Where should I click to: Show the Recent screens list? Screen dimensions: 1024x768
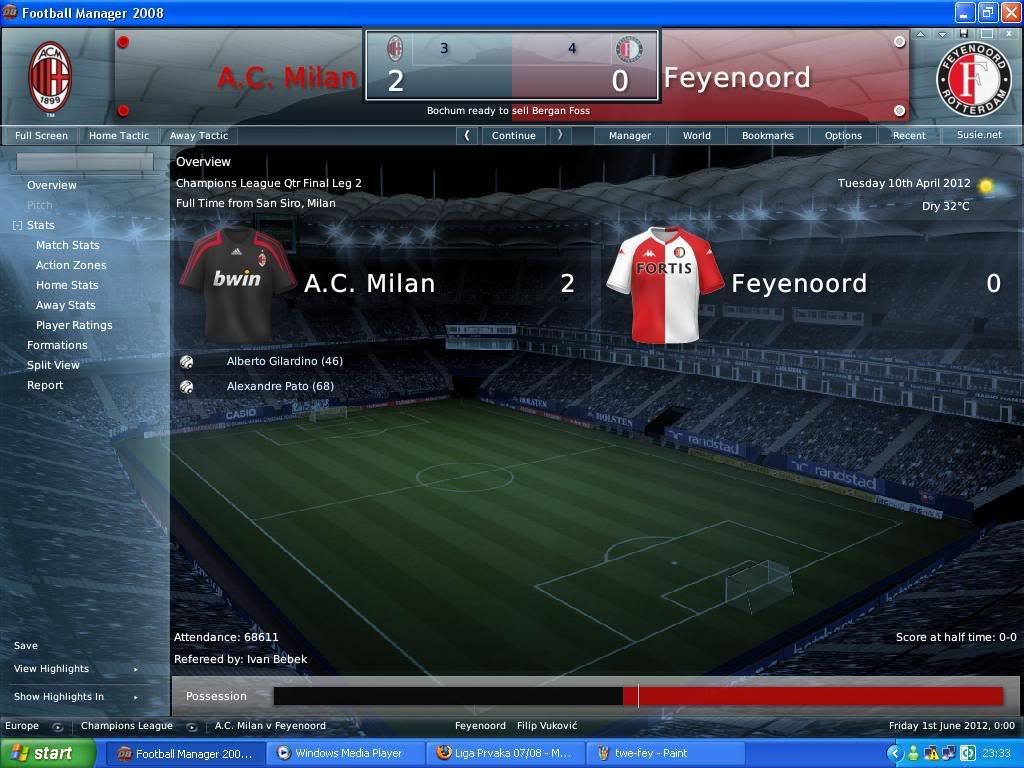[909, 135]
